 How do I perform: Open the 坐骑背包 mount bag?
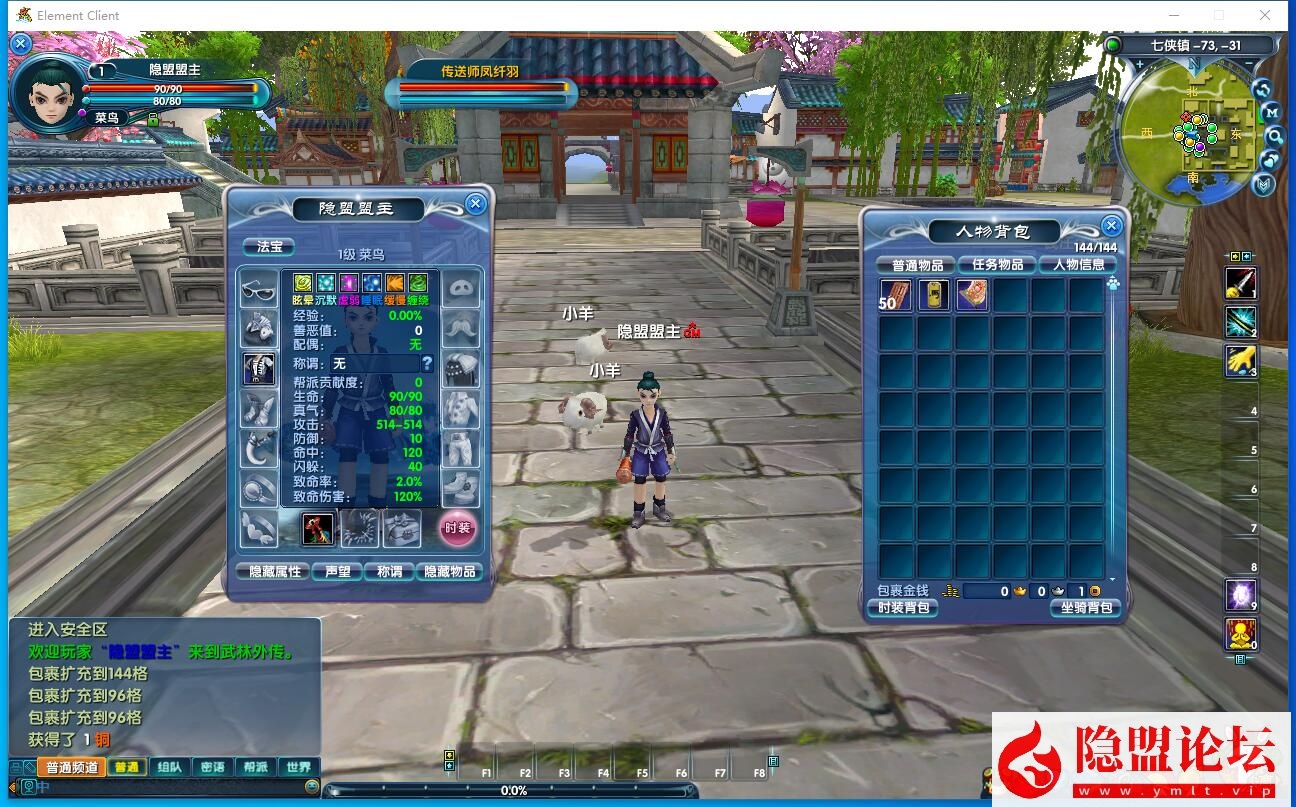pyautogui.click(x=1085, y=608)
